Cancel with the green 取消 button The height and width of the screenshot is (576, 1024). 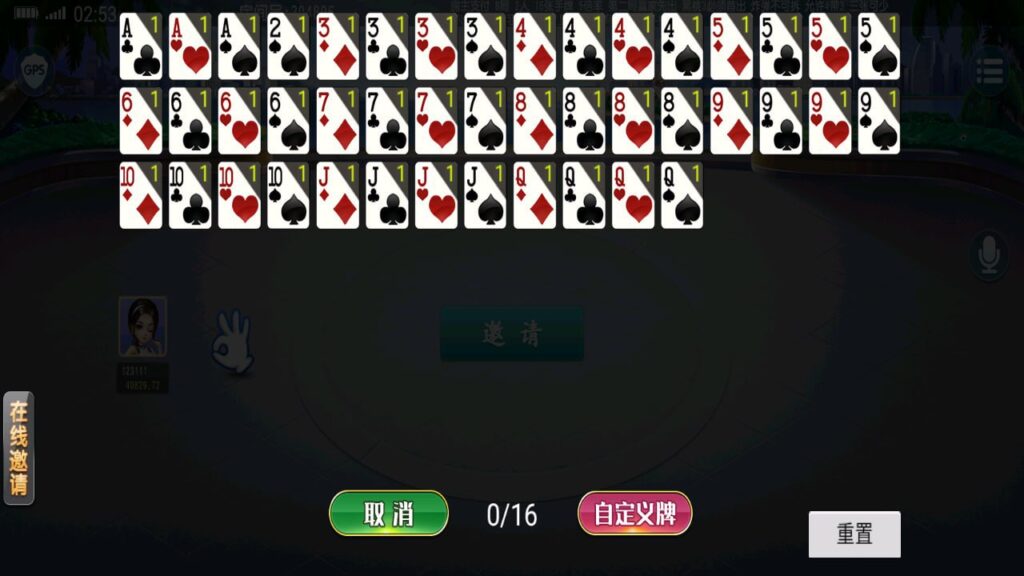coord(388,514)
